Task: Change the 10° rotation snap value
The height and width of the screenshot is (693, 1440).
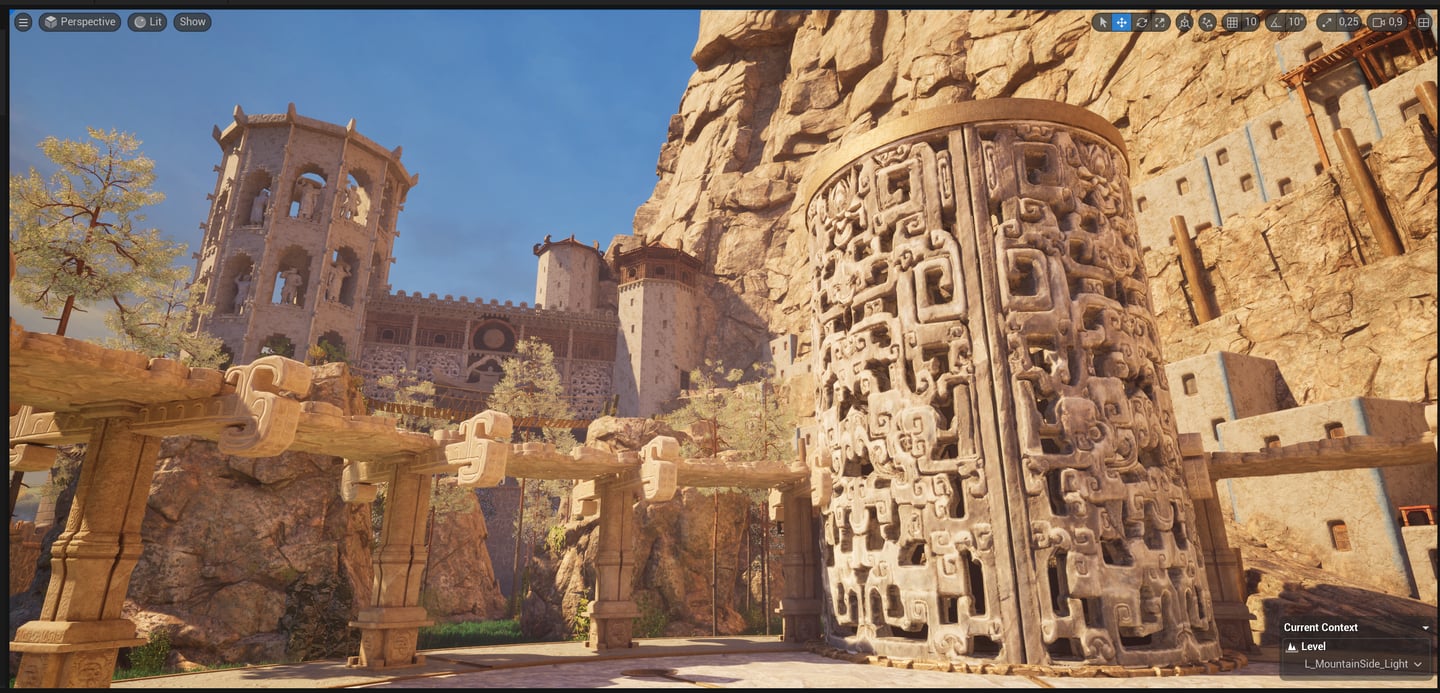Action: (x=1295, y=22)
